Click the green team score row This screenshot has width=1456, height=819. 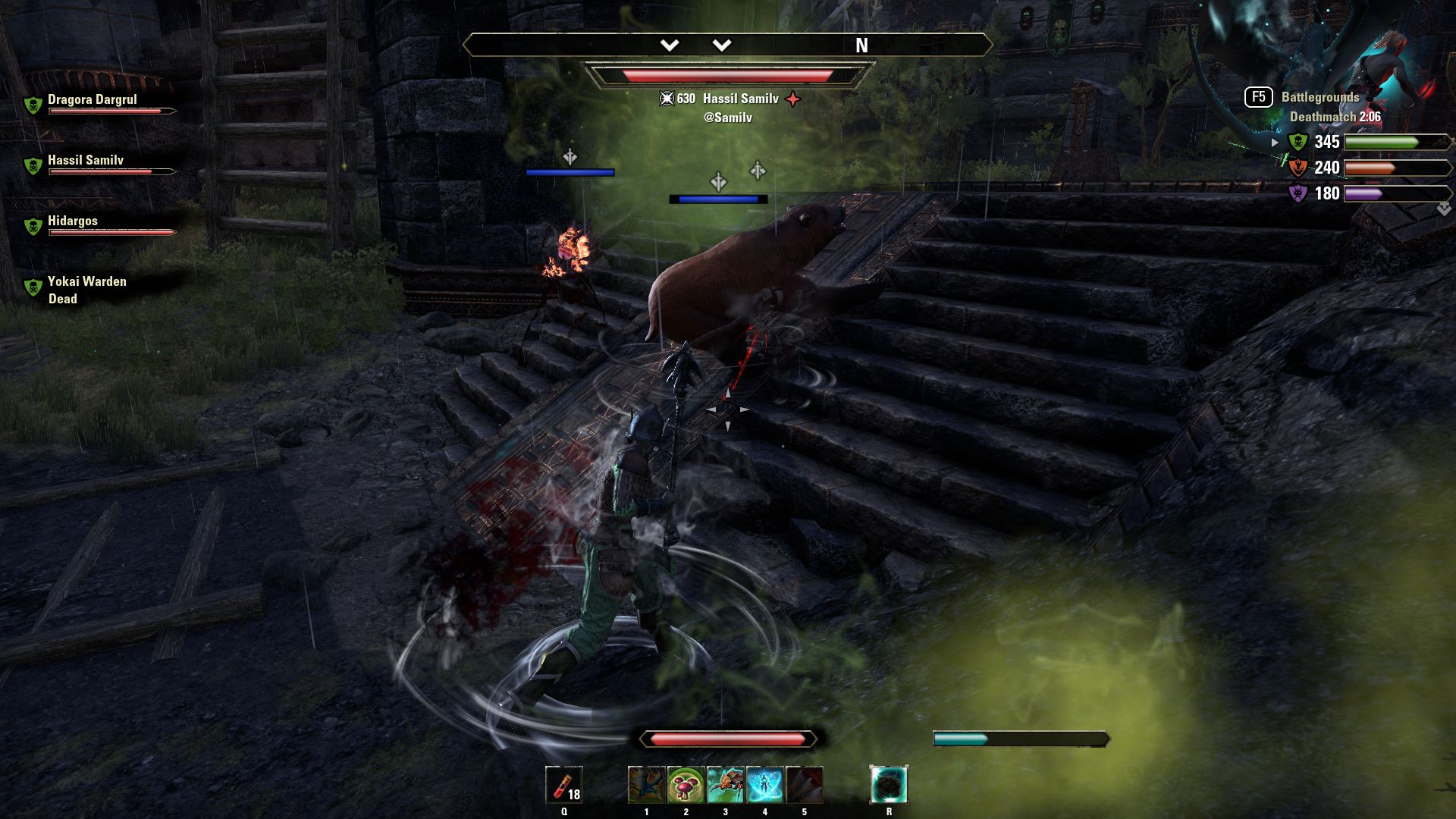tap(1361, 142)
